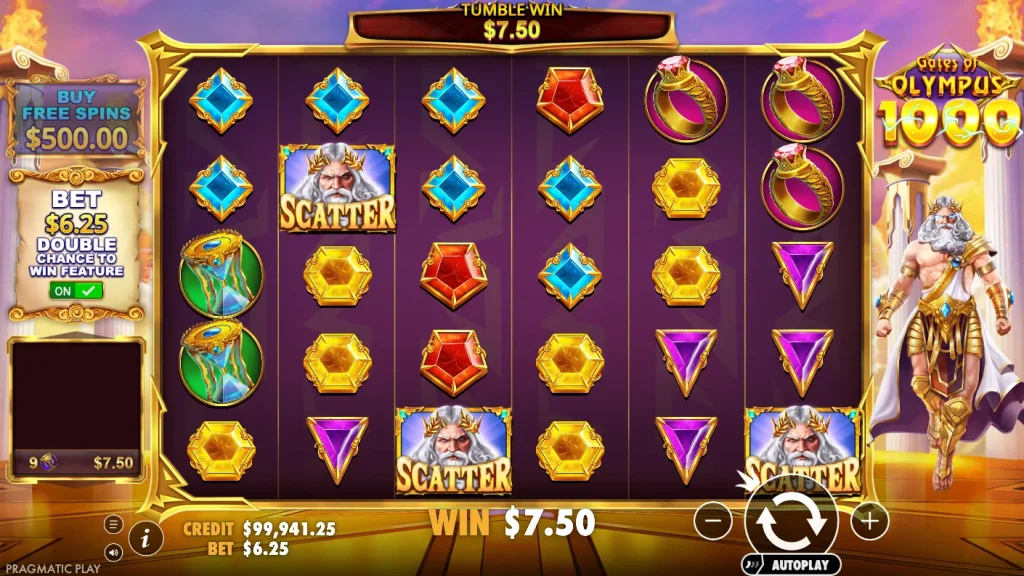Spin the reels with the circular arrow button

pos(789,519)
